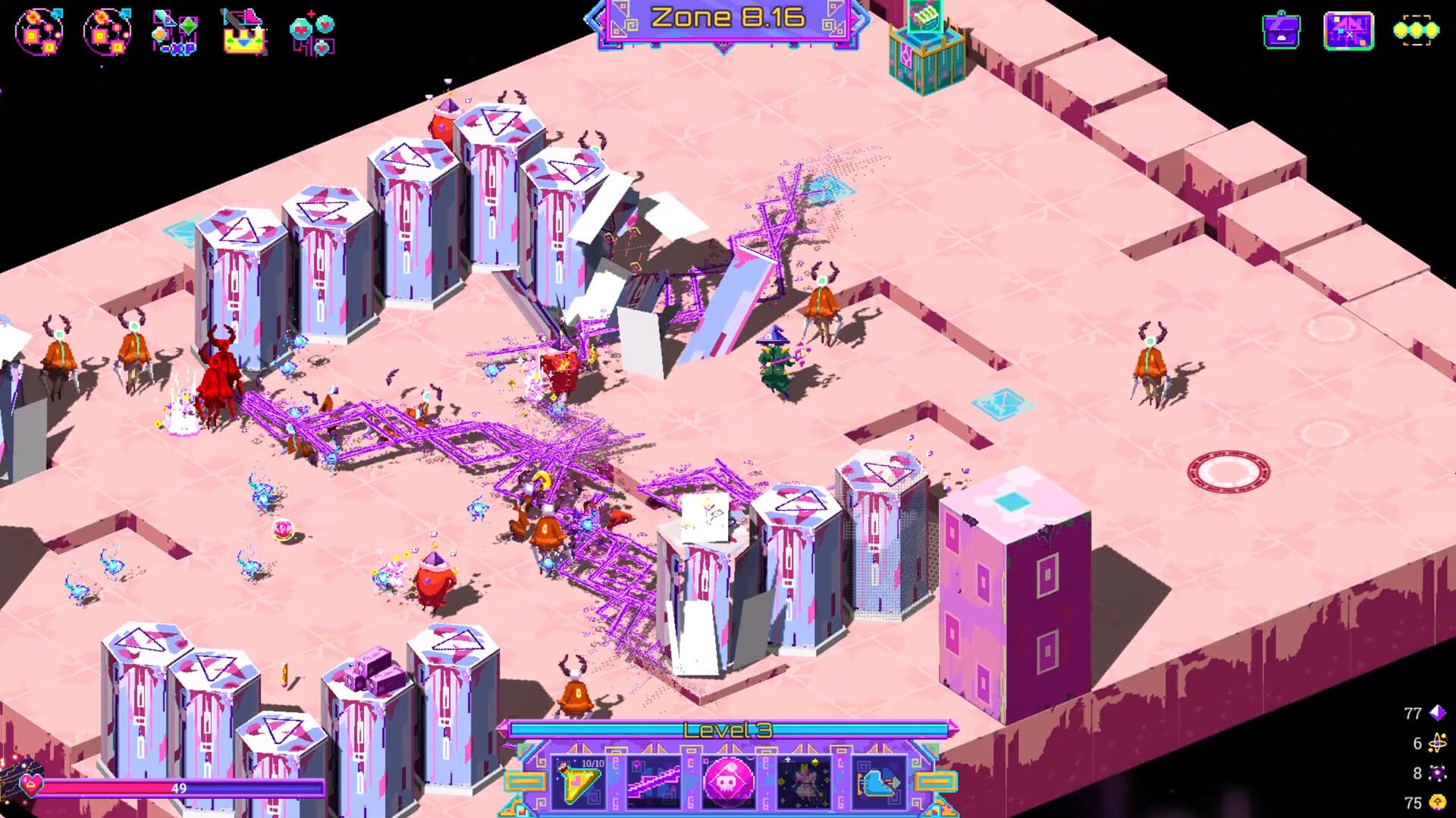Open the purple backpack inventory
Viewport: 1456px width, 818px height.
1281,31
